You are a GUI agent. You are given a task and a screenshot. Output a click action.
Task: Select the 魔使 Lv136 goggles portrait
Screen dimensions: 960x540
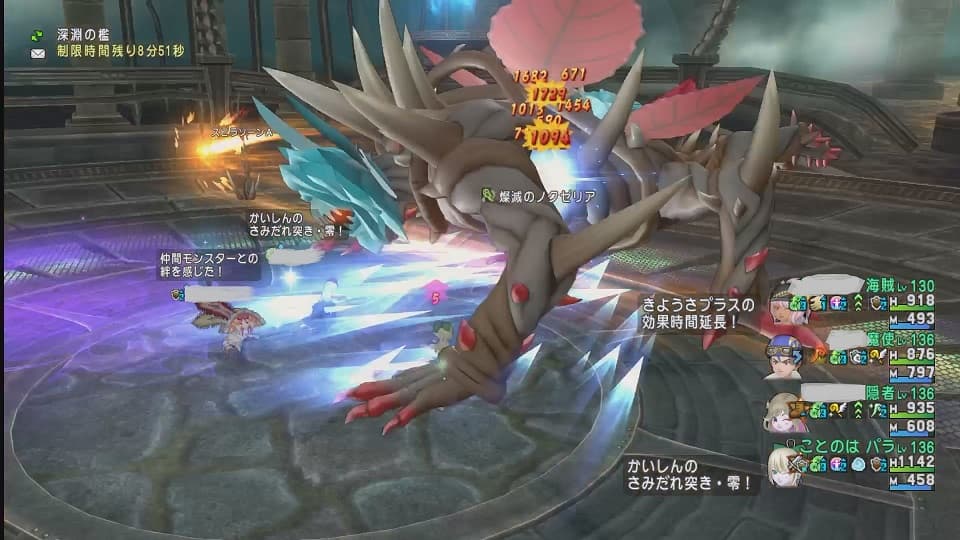point(786,356)
